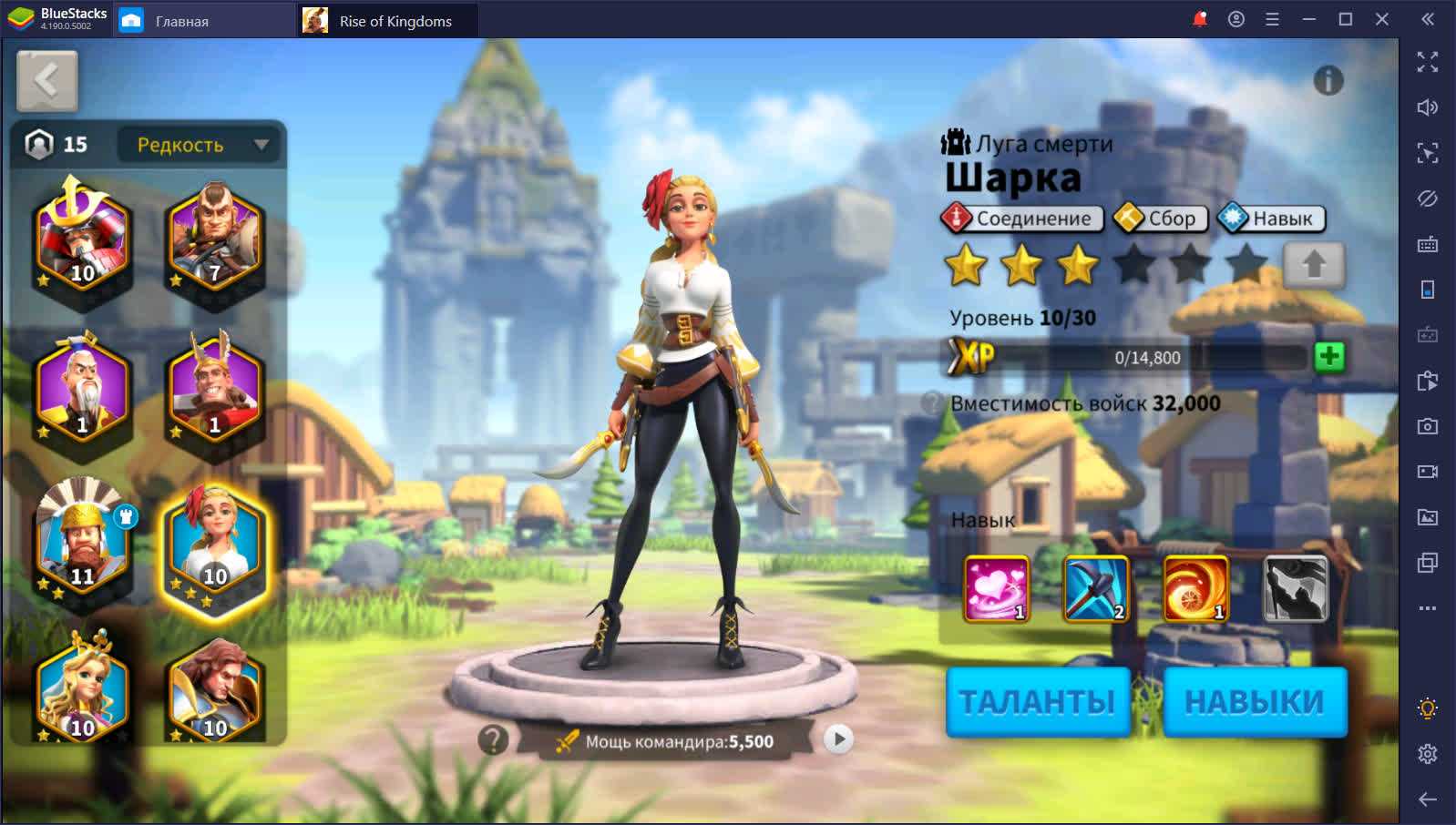Go back with the arrow button
Image resolution: width=1456 pixels, height=825 pixels.
point(46,81)
